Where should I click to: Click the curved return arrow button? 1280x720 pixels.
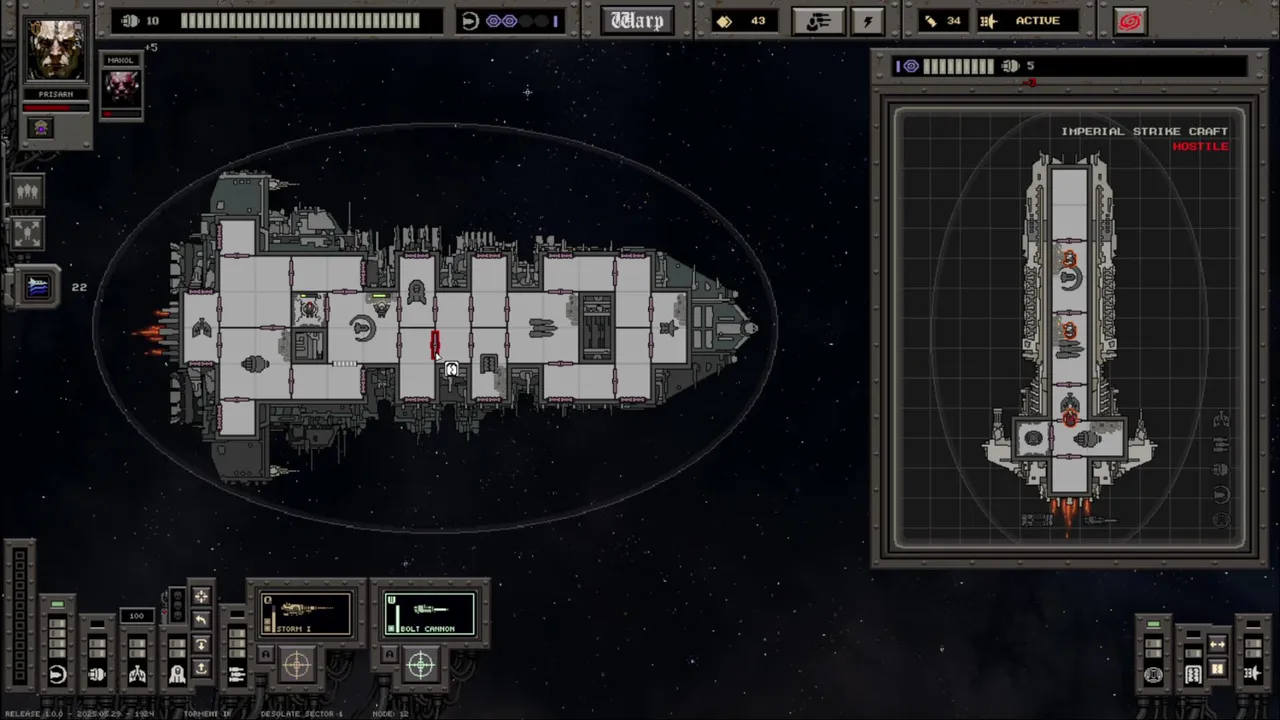(x=201, y=621)
